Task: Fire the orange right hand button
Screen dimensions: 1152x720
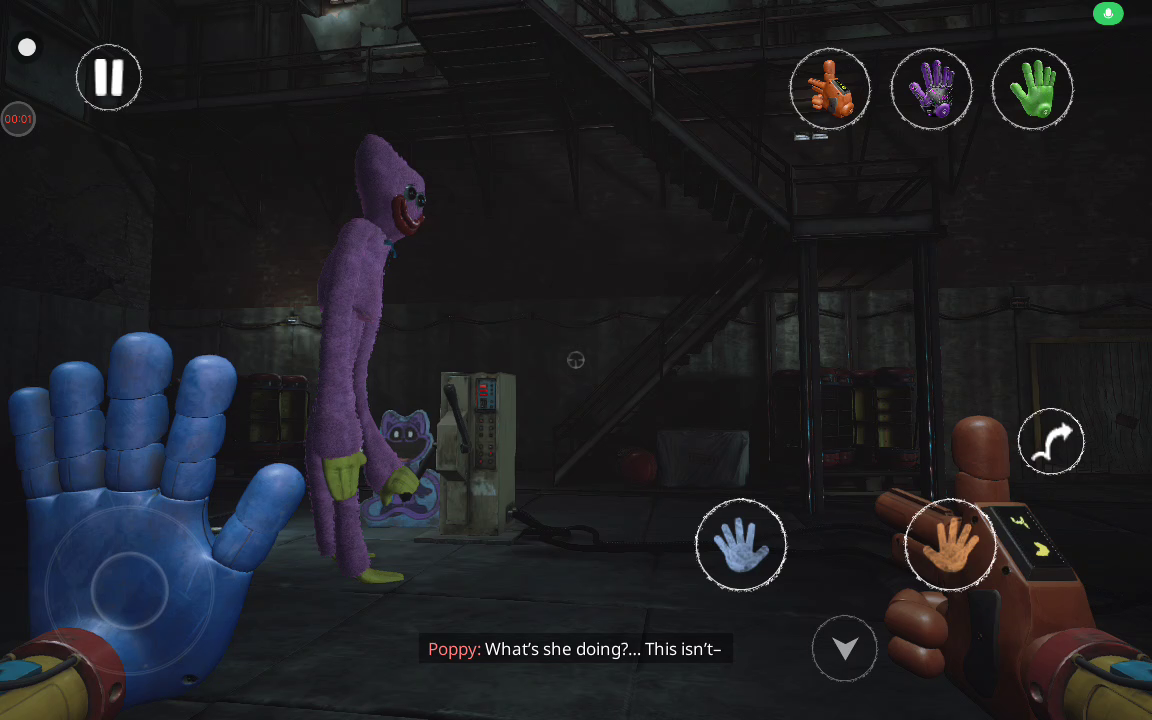Action: pos(950,545)
